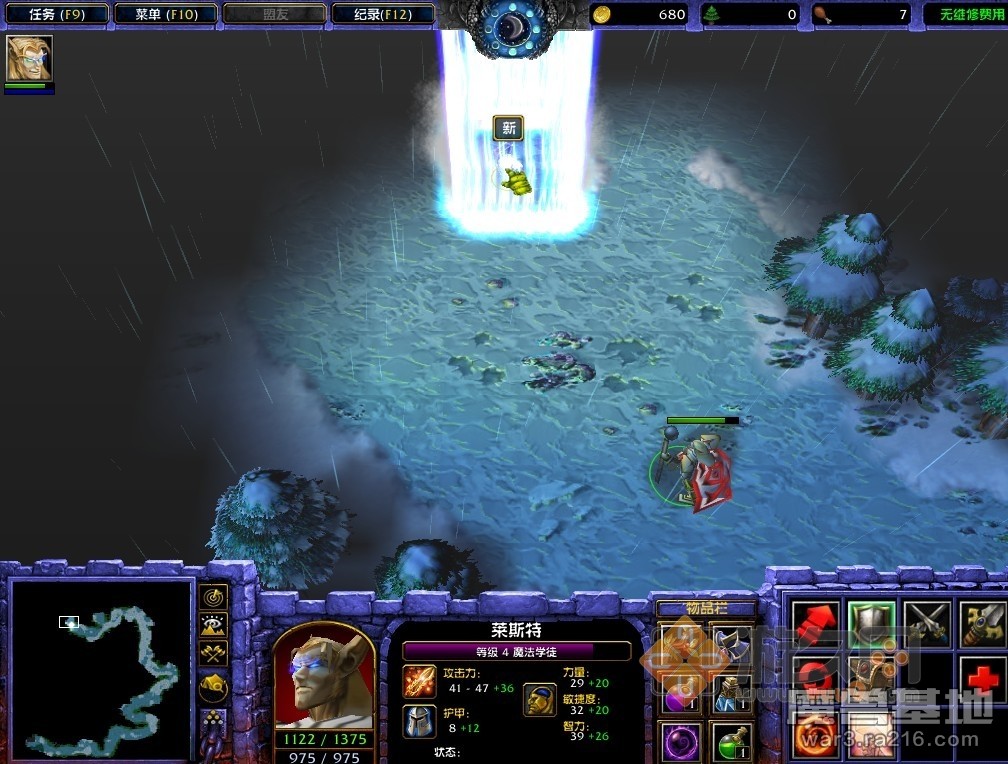Select the shield hold position command
This screenshot has height=764, width=1008.
(x=870, y=622)
